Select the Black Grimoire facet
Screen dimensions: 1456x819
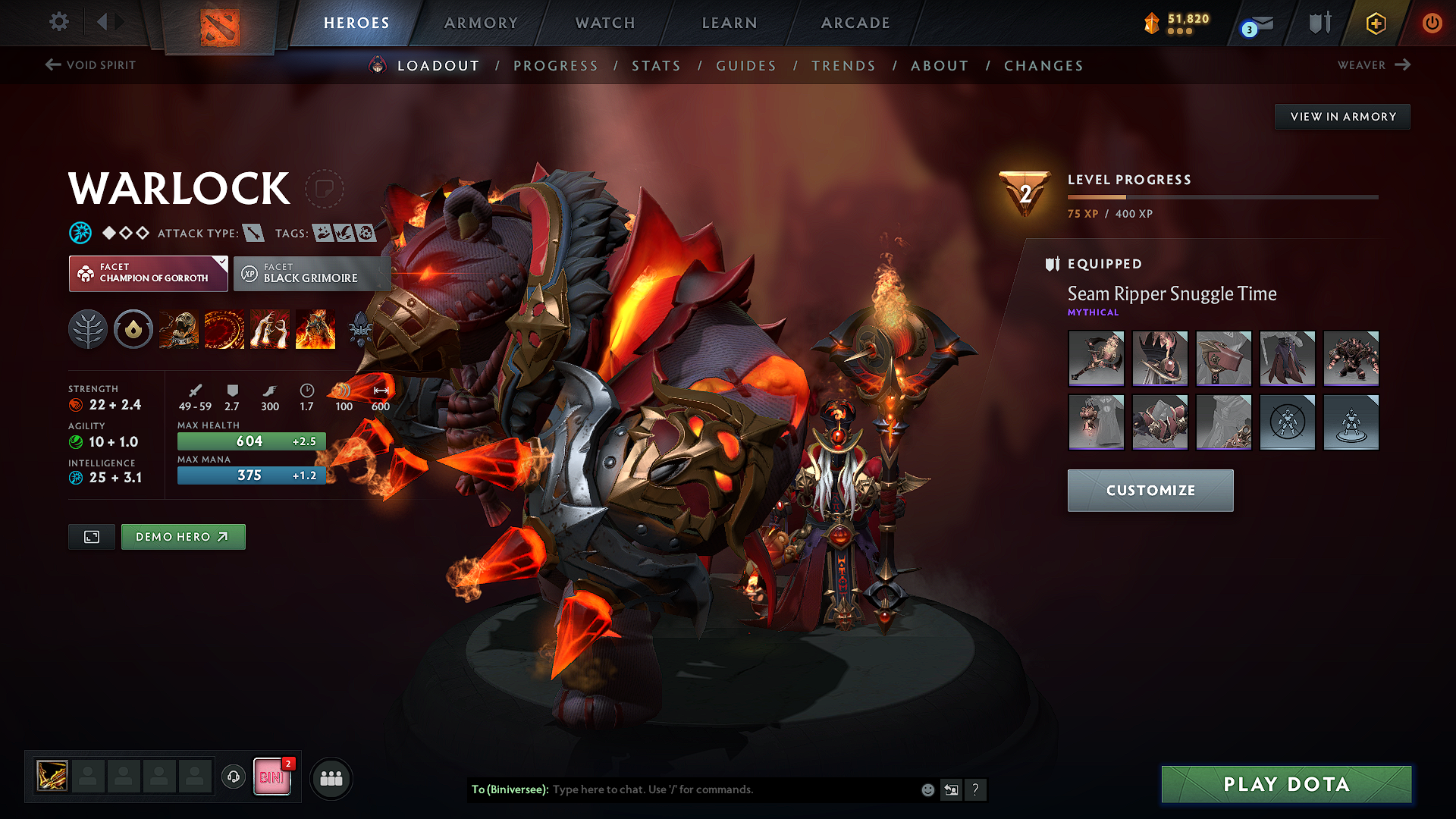coord(311,273)
